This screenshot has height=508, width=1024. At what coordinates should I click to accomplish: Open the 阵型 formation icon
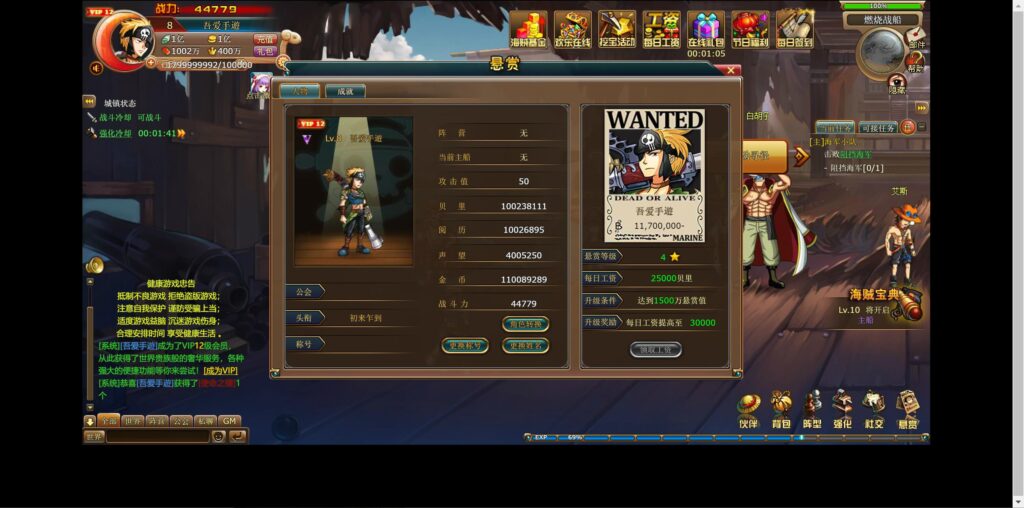tap(812, 408)
